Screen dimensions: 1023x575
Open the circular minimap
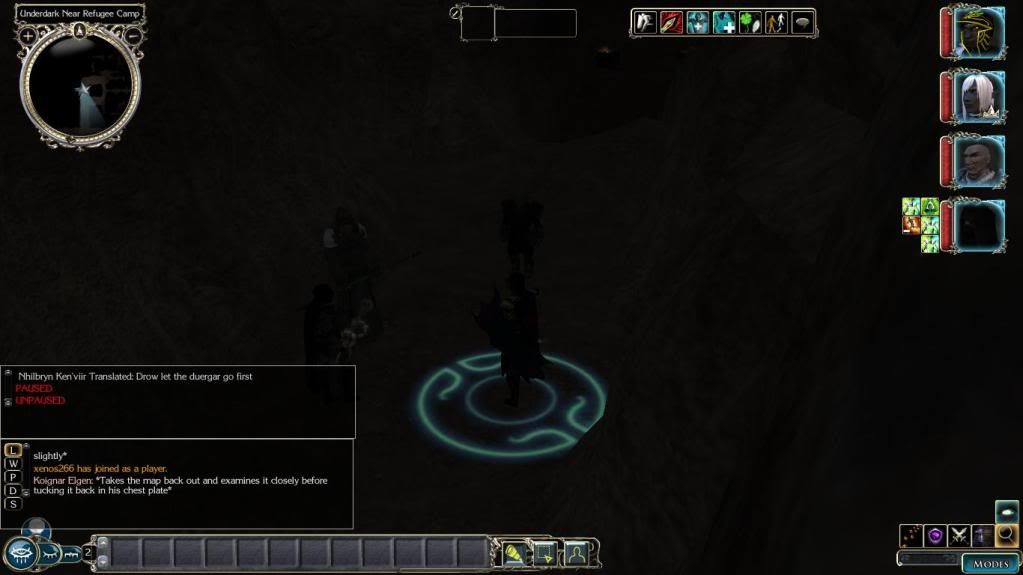click(x=80, y=87)
